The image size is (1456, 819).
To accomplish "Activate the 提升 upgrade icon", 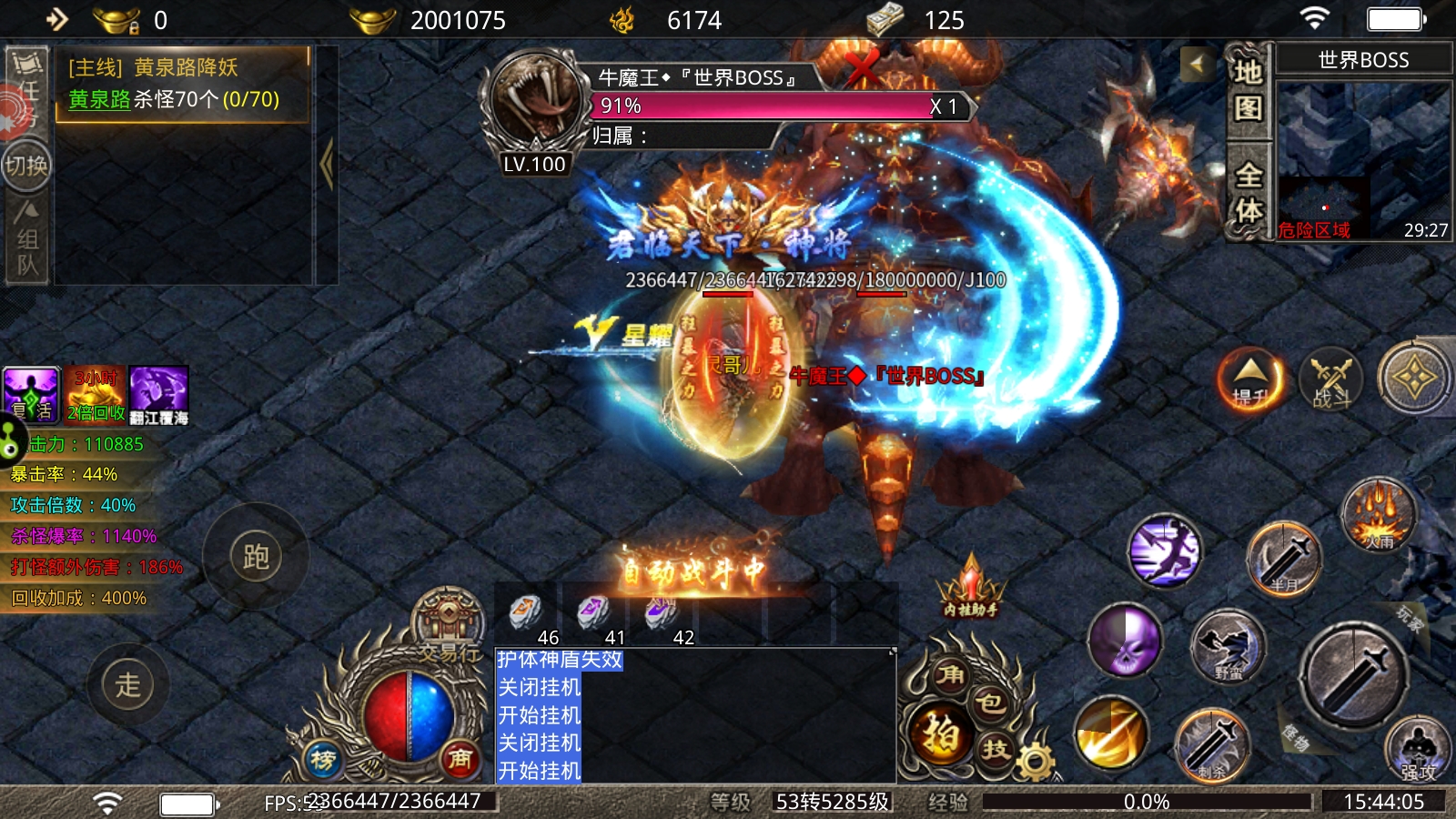I will (x=1251, y=379).
